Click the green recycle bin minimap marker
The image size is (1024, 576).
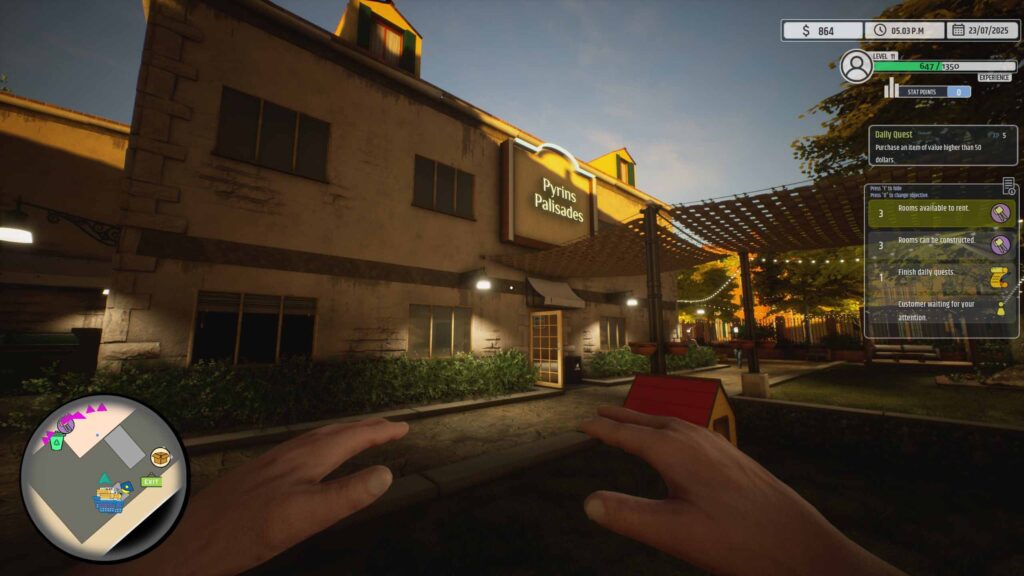57,441
